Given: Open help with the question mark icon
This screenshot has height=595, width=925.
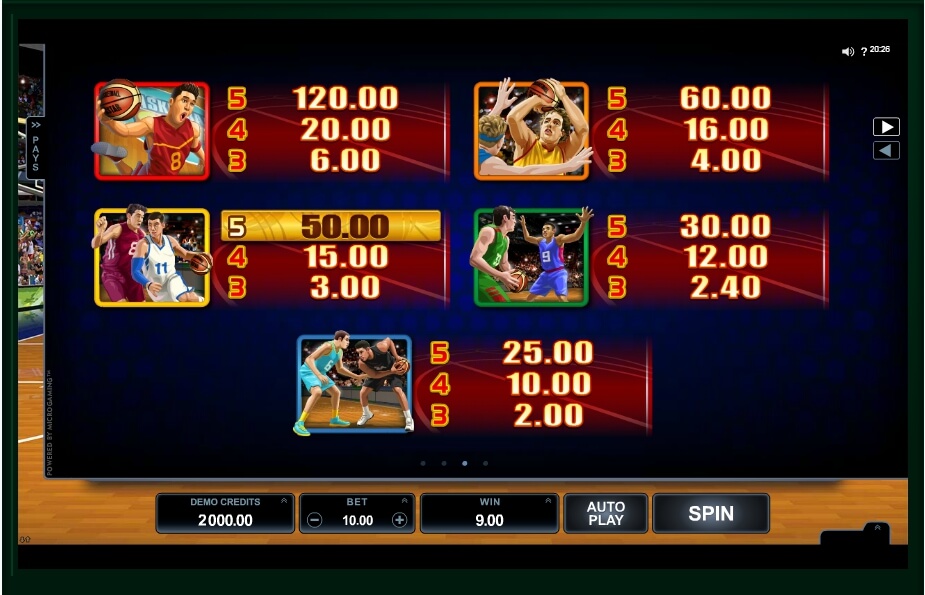Looking at the screenshot, I should (864, 51).
